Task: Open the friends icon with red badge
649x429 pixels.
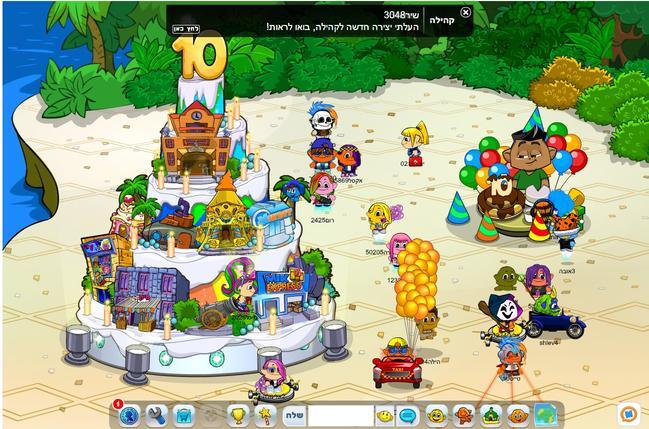Action: pyautogui.click(x=128, y=413)
